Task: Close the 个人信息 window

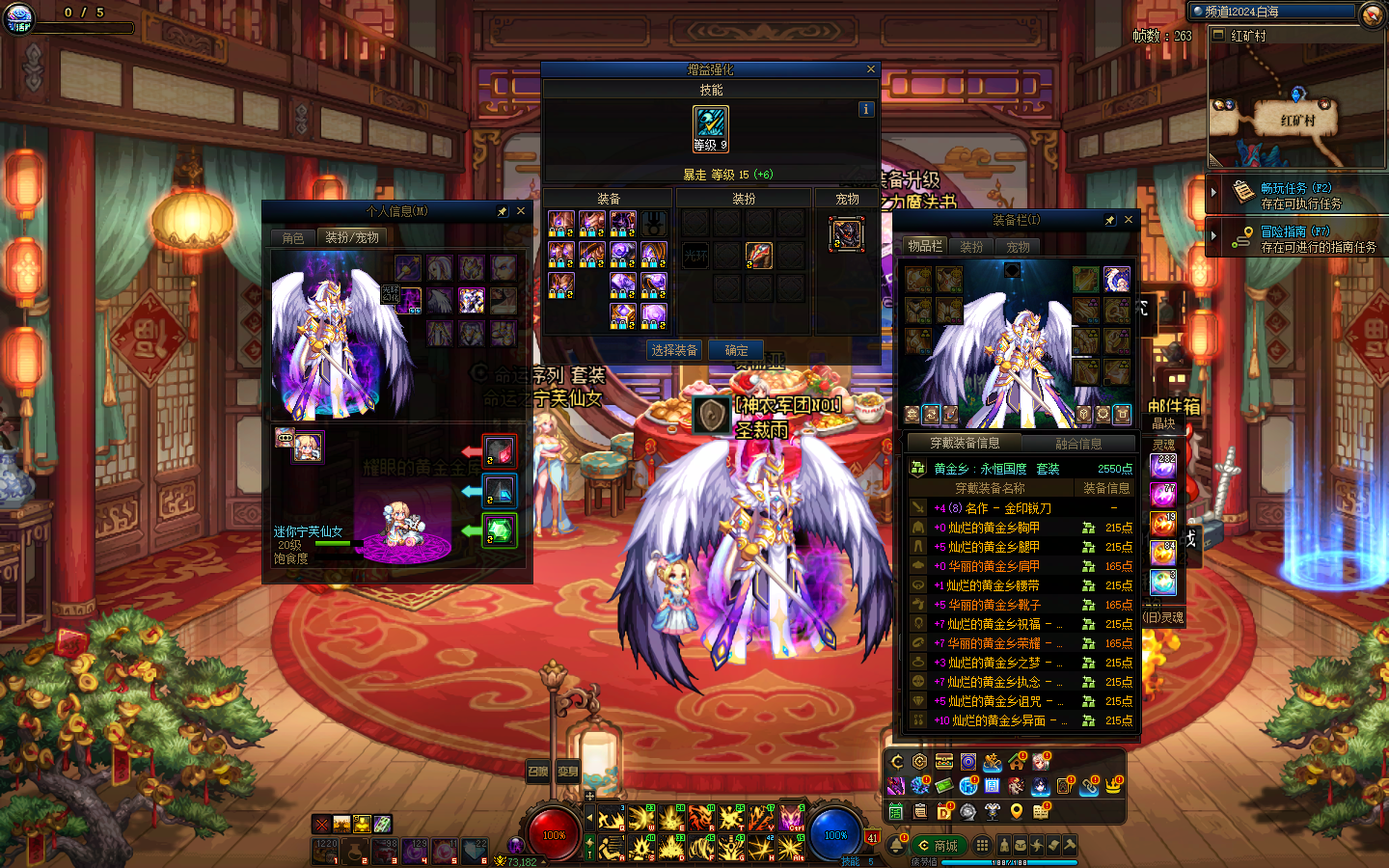Action: 521,211
